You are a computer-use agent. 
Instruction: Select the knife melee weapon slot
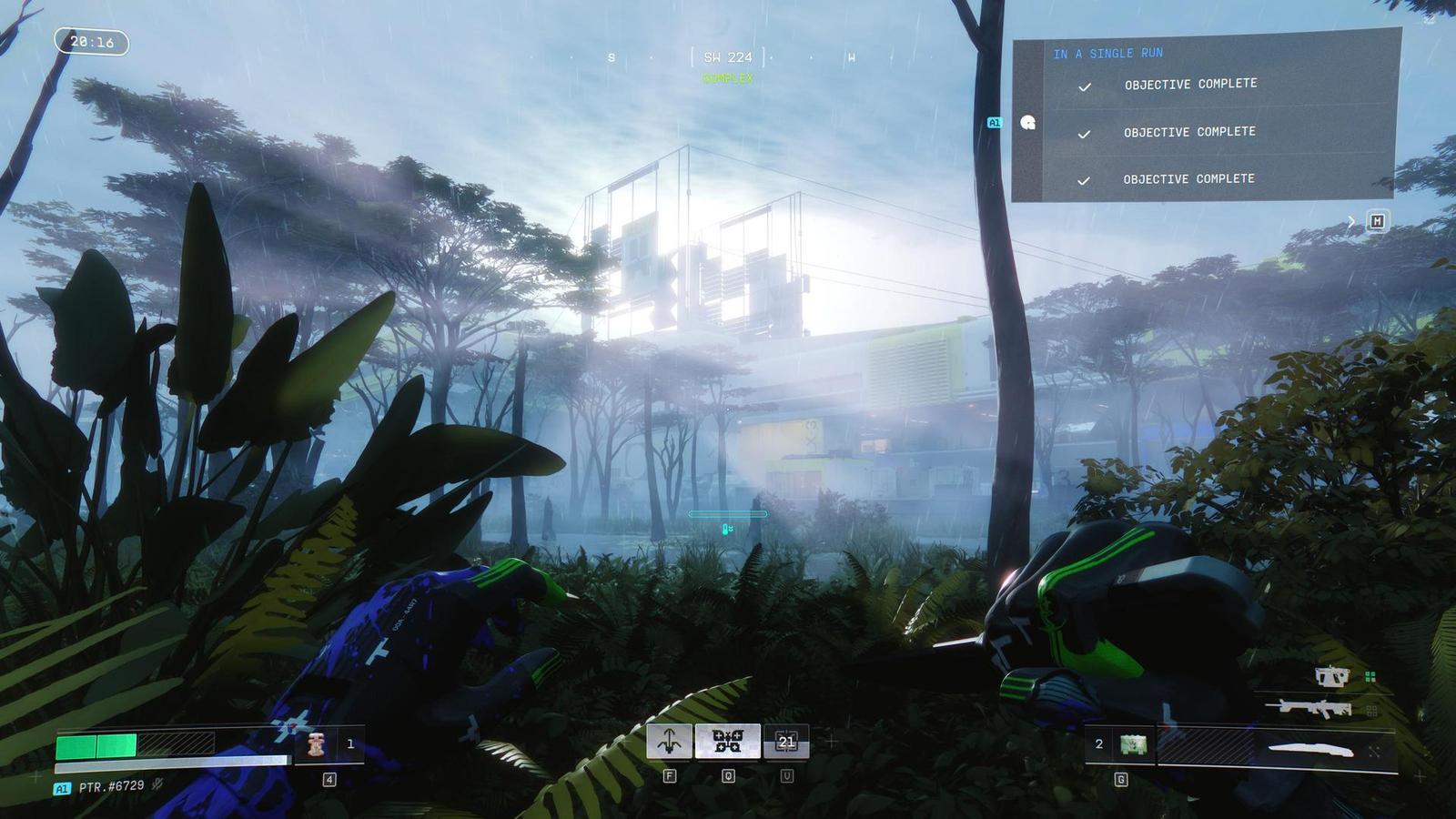(x=1310, y=749)
